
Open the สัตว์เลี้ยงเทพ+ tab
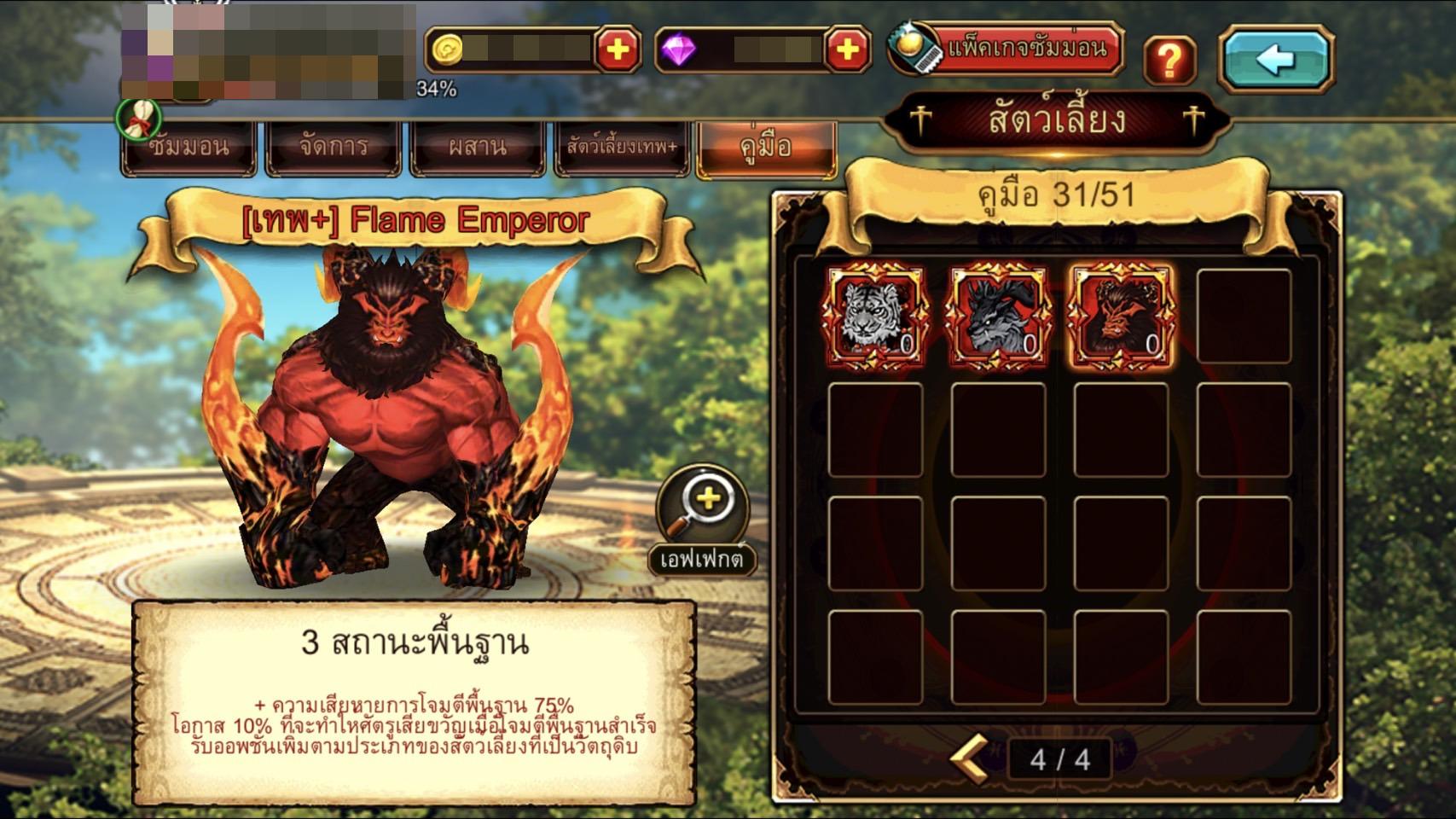(x=622, y=148)
